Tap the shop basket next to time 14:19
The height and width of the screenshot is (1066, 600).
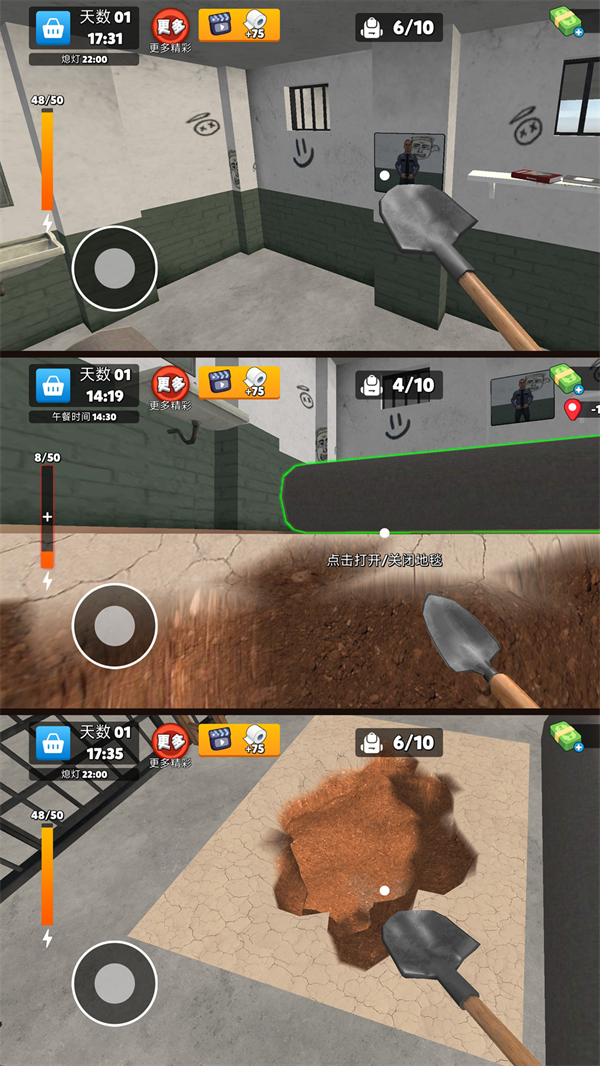pos(53,385)
